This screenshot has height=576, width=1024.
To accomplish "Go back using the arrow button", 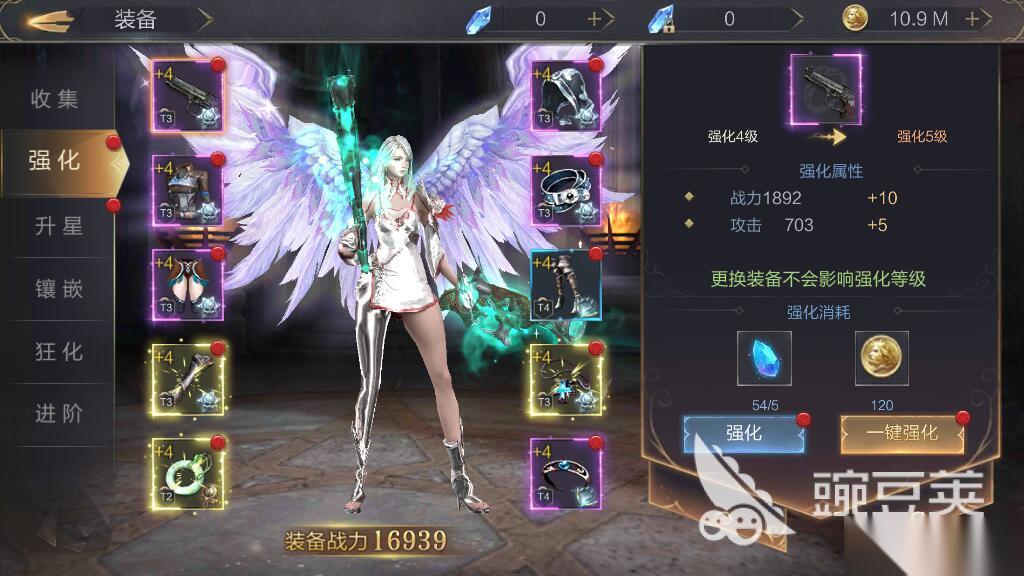I will tap(50, 19).
